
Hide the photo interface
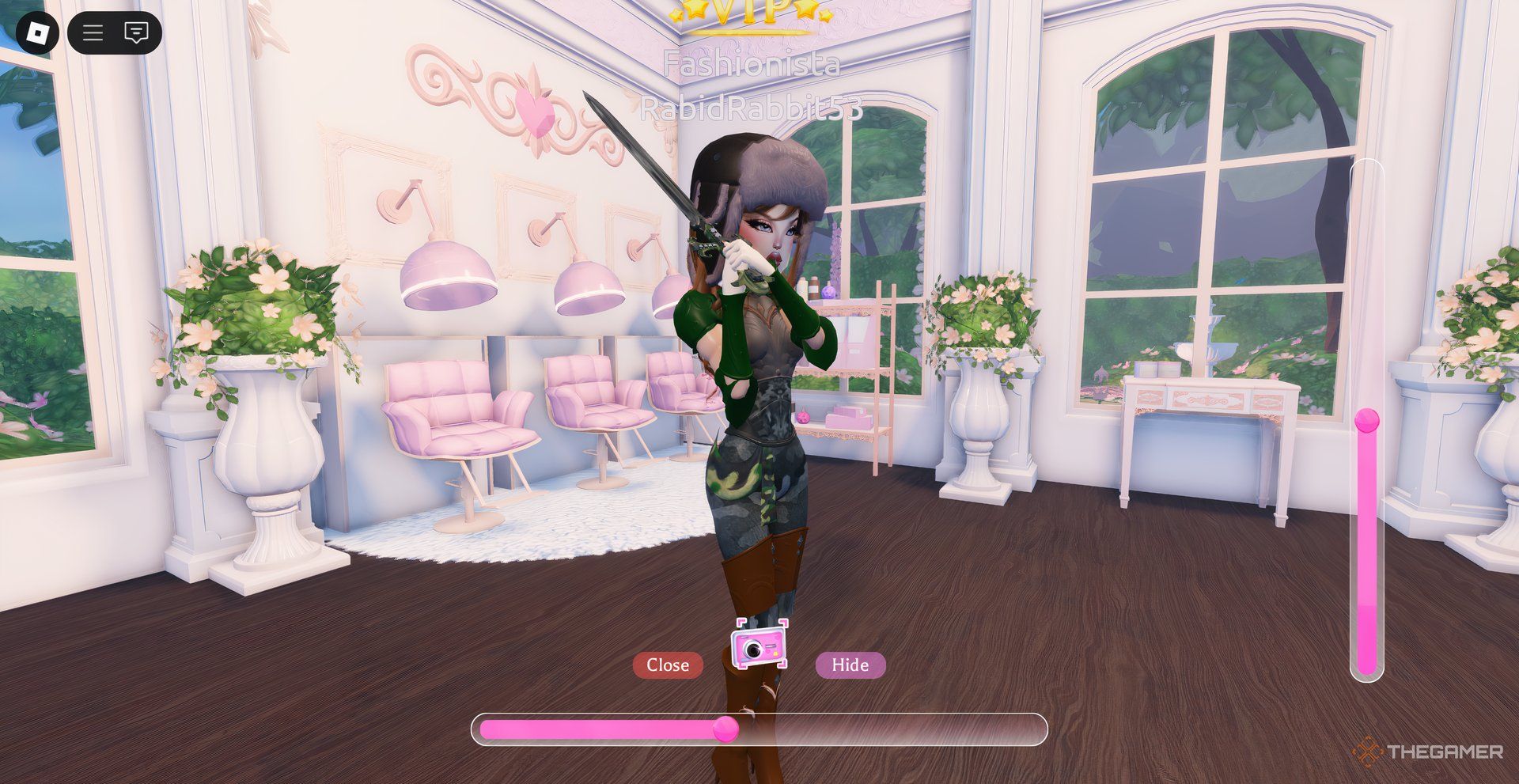[850, 665]
